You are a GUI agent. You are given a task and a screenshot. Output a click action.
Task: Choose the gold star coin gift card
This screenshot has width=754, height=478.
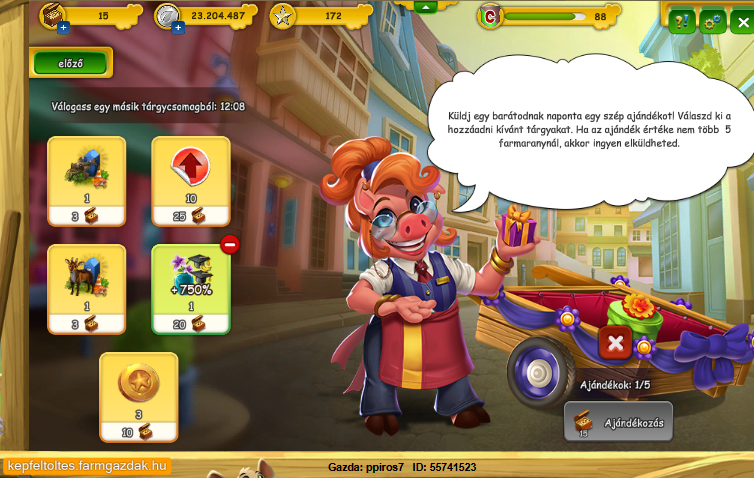(139, 396)
